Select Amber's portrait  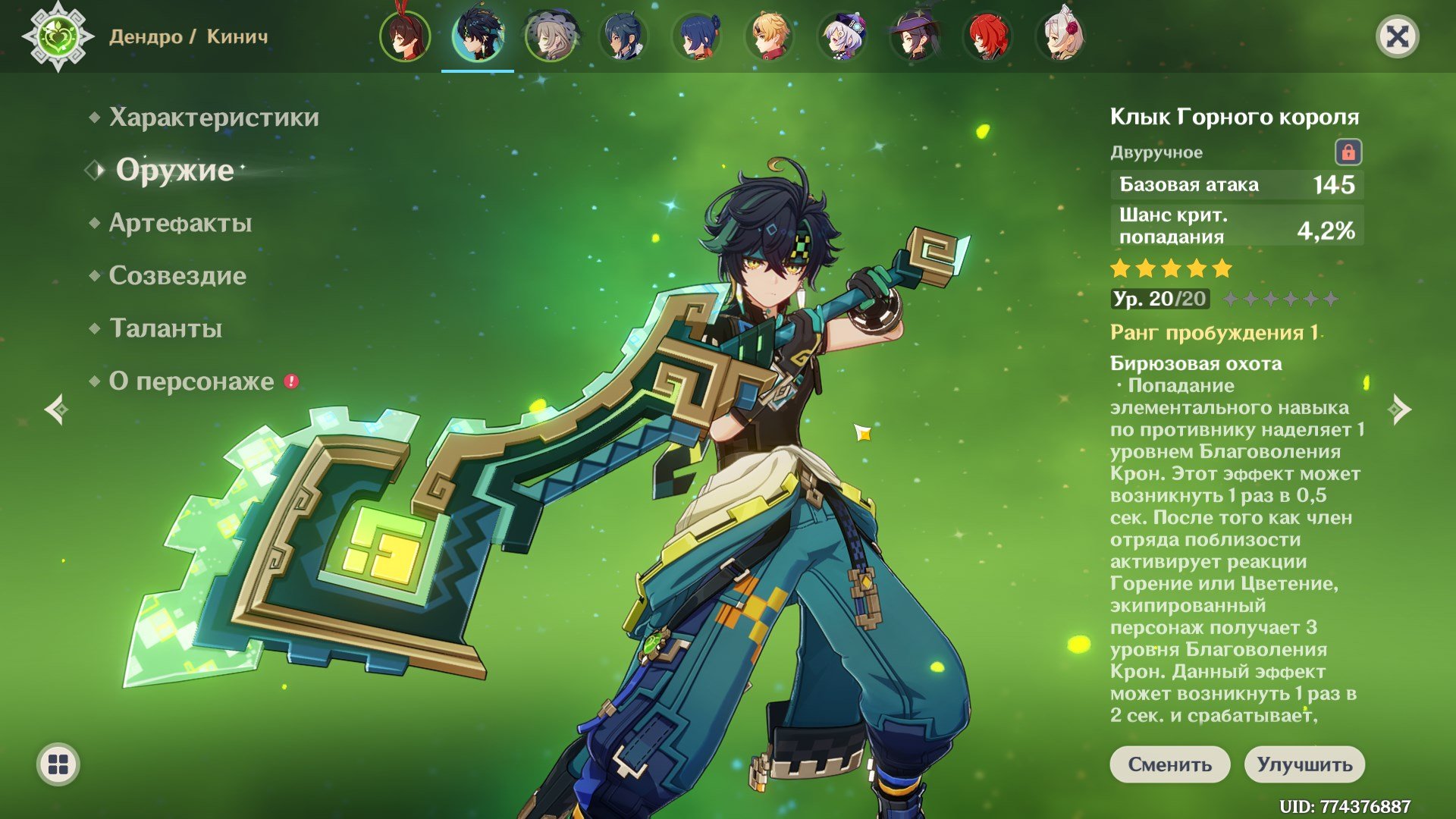pyautogui.click(x=405, y=36)
